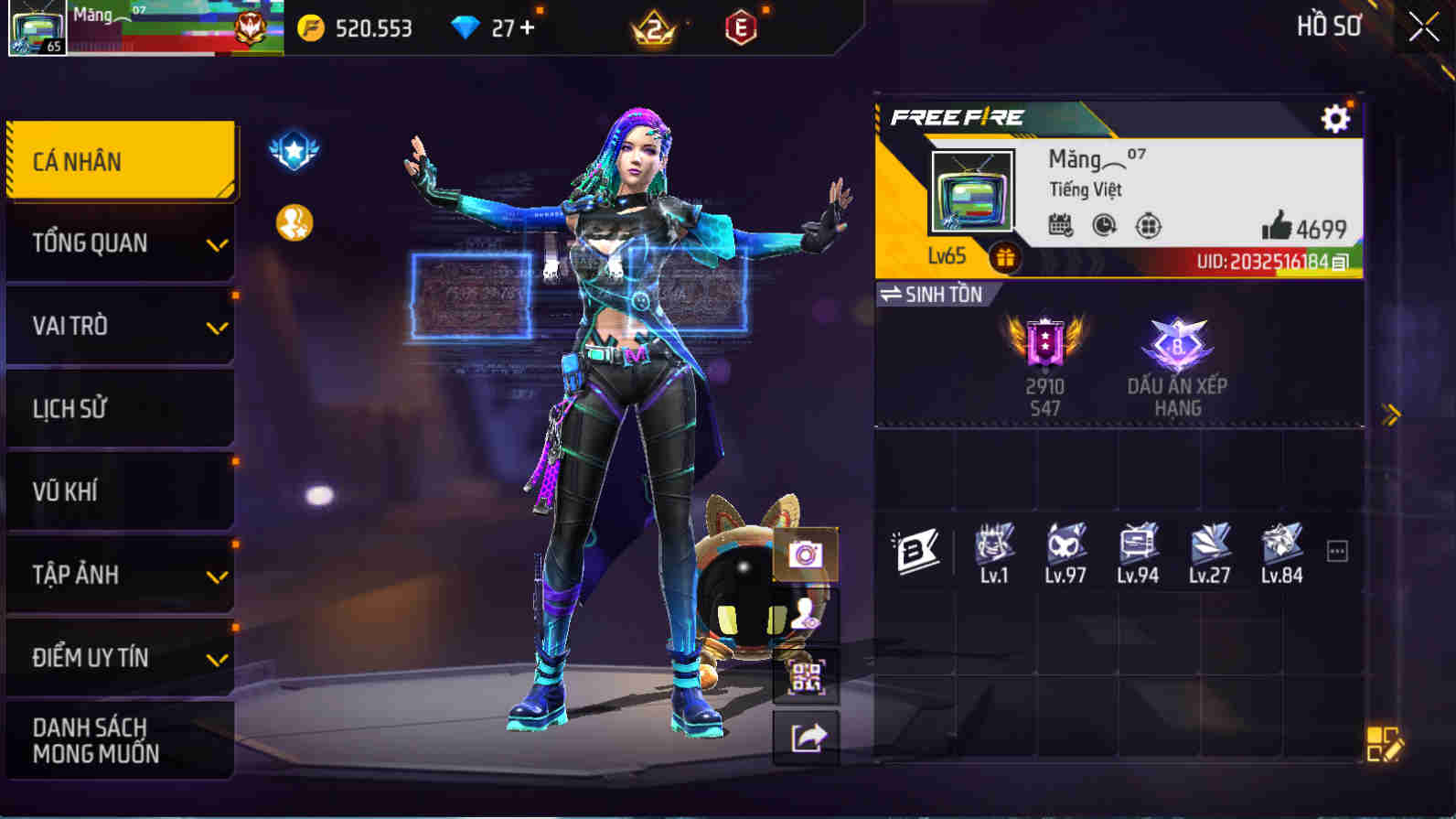Expand the VAI TRÒ menu chevron
This screenshot has height=819, width=1456.
tap(216, 328)
